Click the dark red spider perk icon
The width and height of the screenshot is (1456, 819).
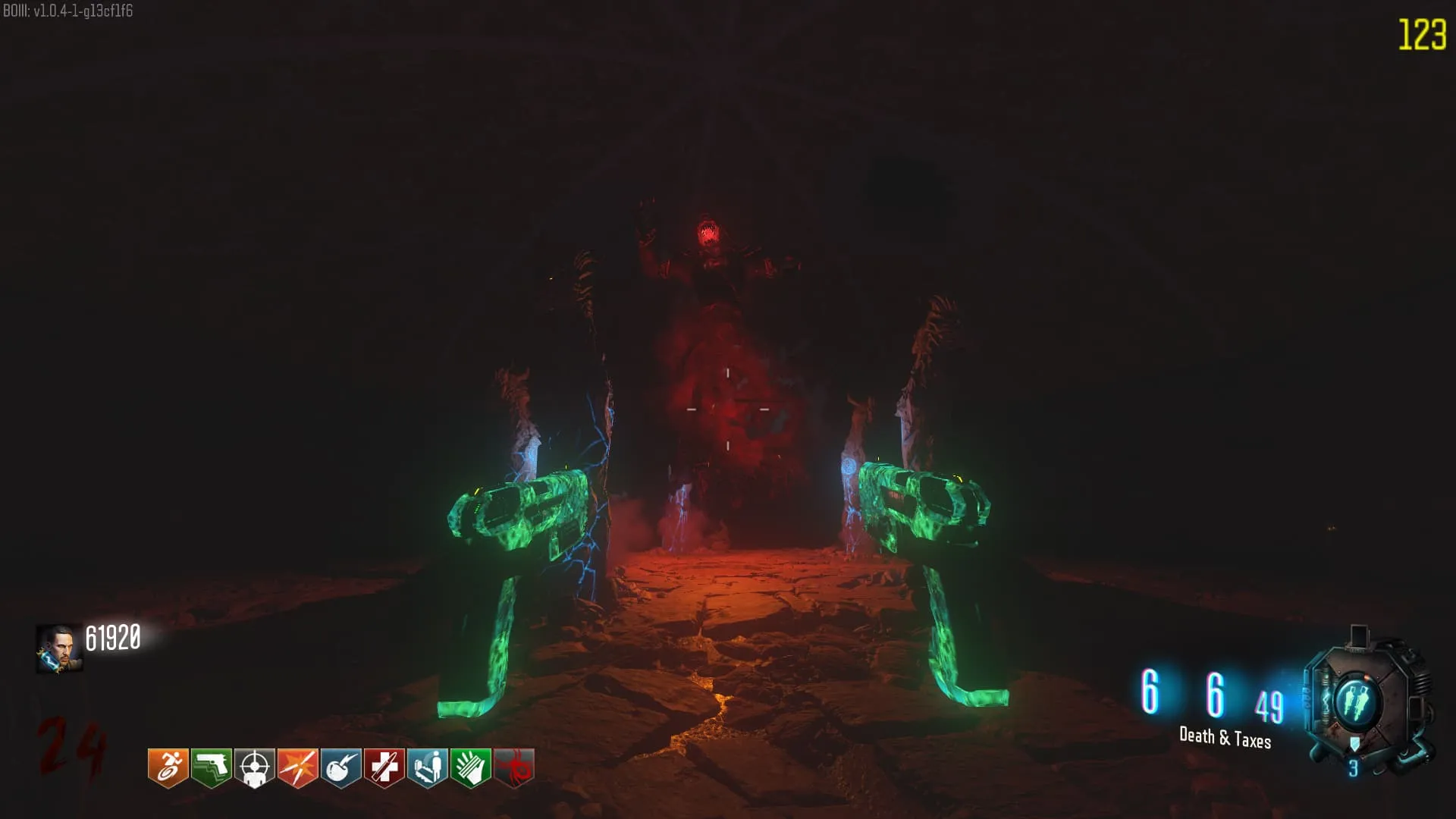coord(513,768)
